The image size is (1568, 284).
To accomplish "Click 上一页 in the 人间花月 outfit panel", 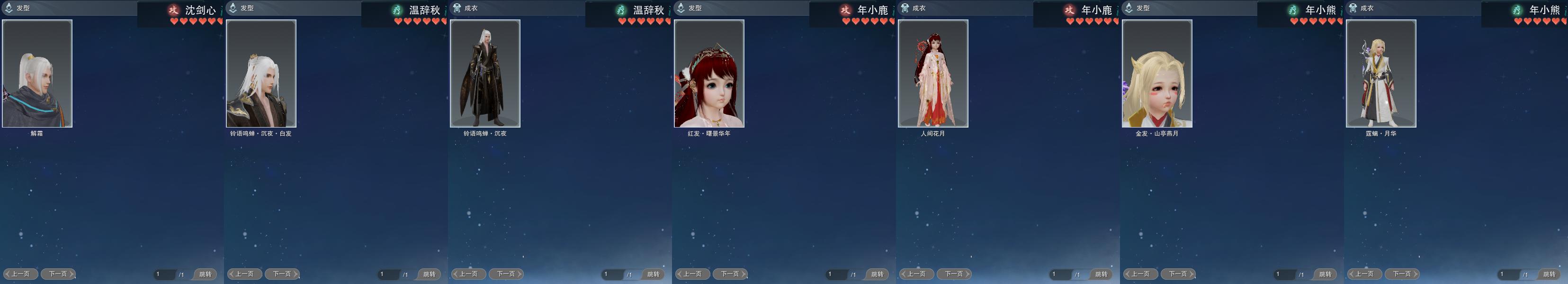I will click(917, 274).
